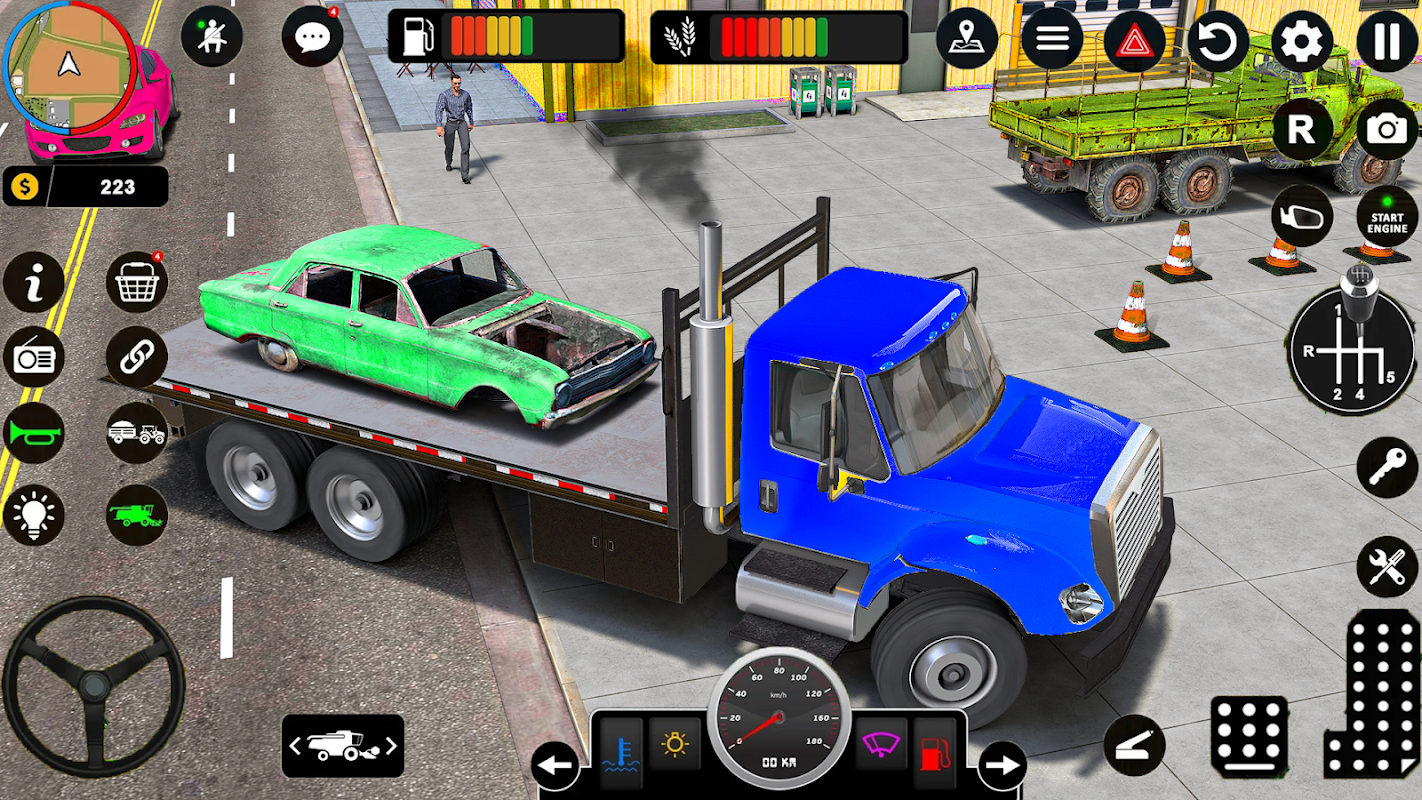1422x800 pixels.
Task: Open the shopping basket store
Action: [136, 283]
